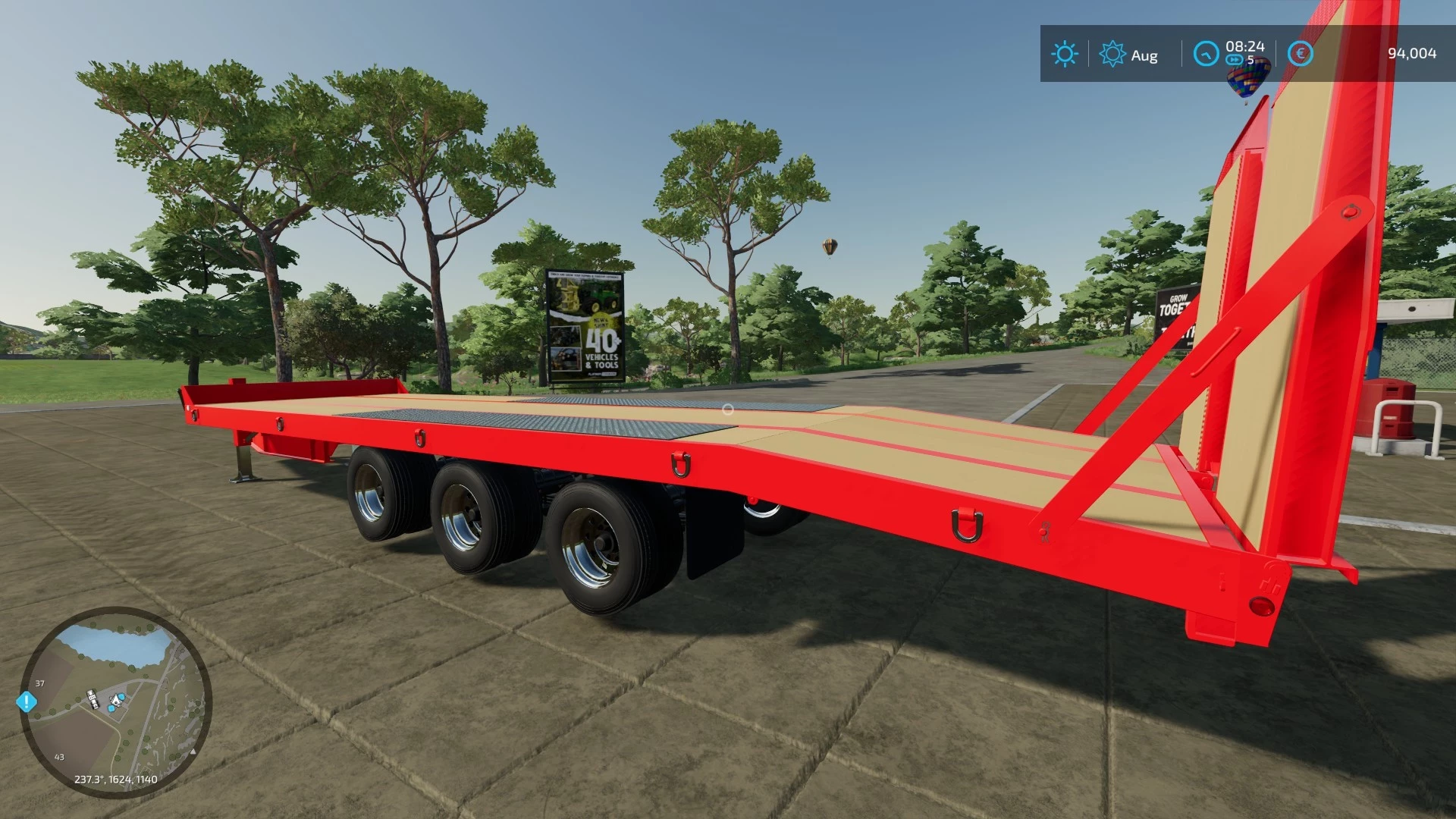Select the blue warning icon beside the minimap
The height and width of the screenshot is (819, 1456).
tap(27, 701)
